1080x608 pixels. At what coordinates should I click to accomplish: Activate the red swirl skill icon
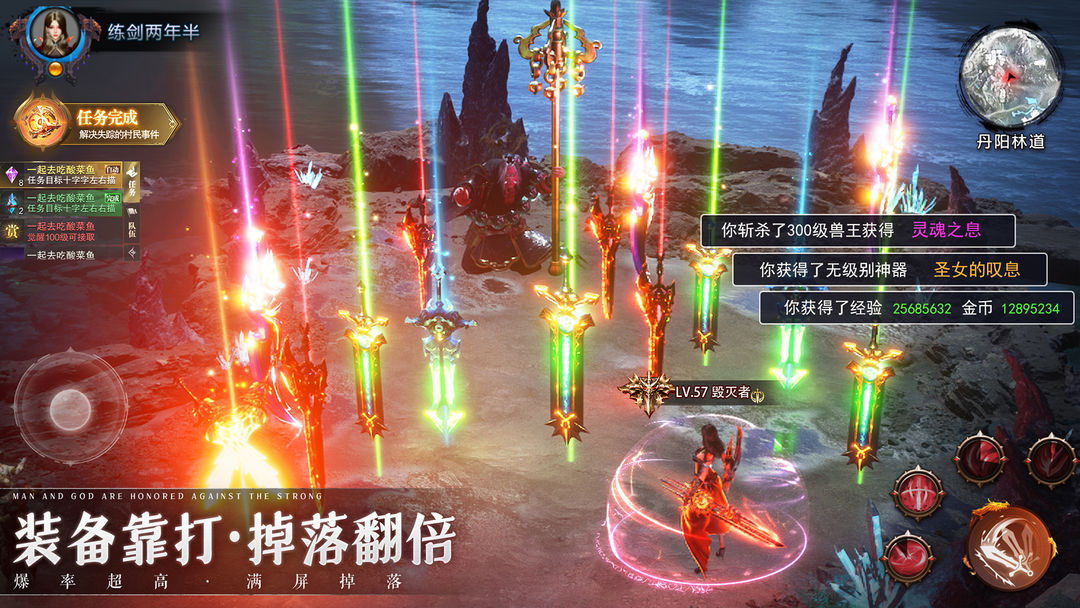click(906, 557)
